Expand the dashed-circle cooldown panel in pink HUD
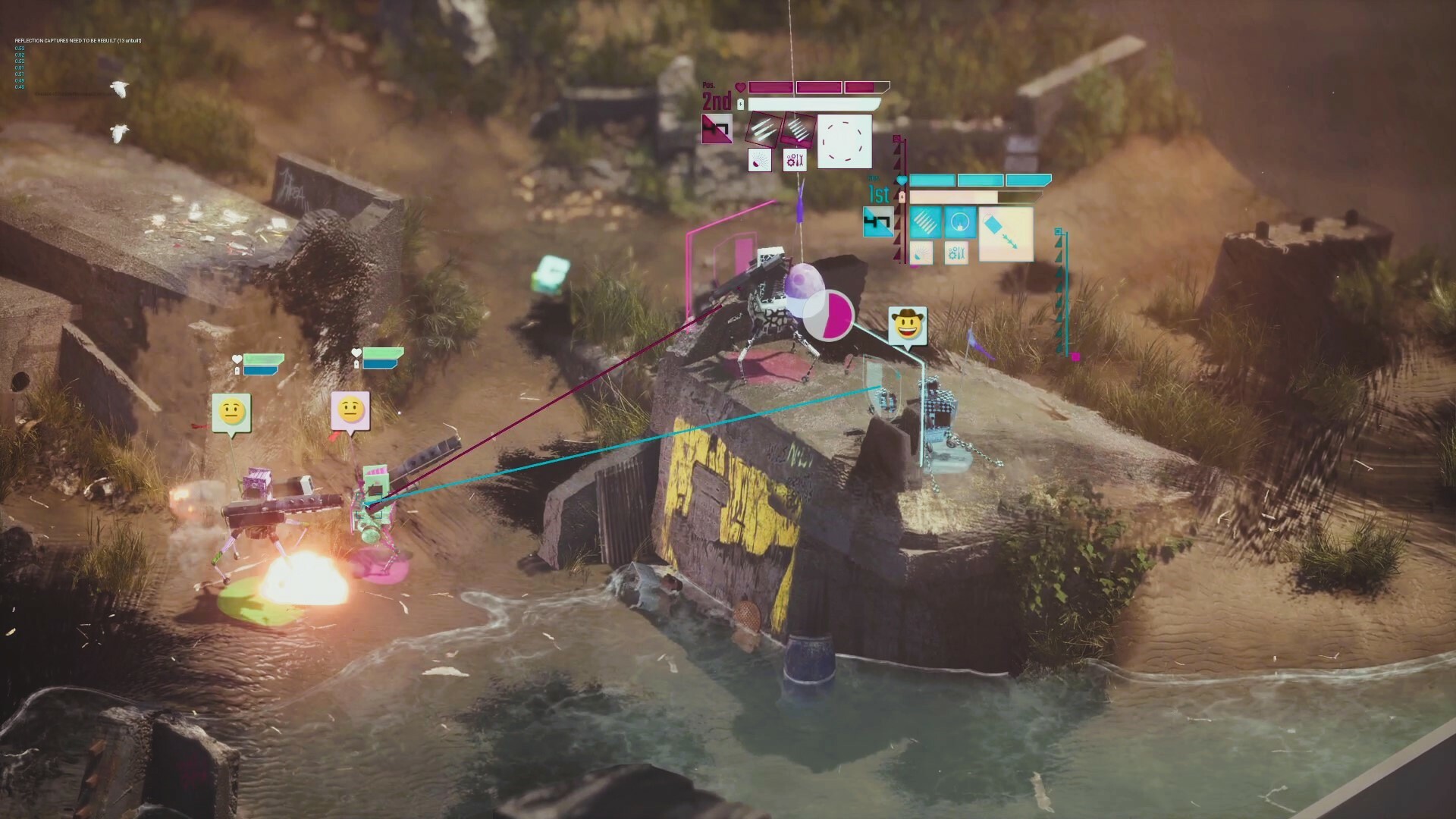Viewport: 1456px width, 819px height. pos(845,143)
